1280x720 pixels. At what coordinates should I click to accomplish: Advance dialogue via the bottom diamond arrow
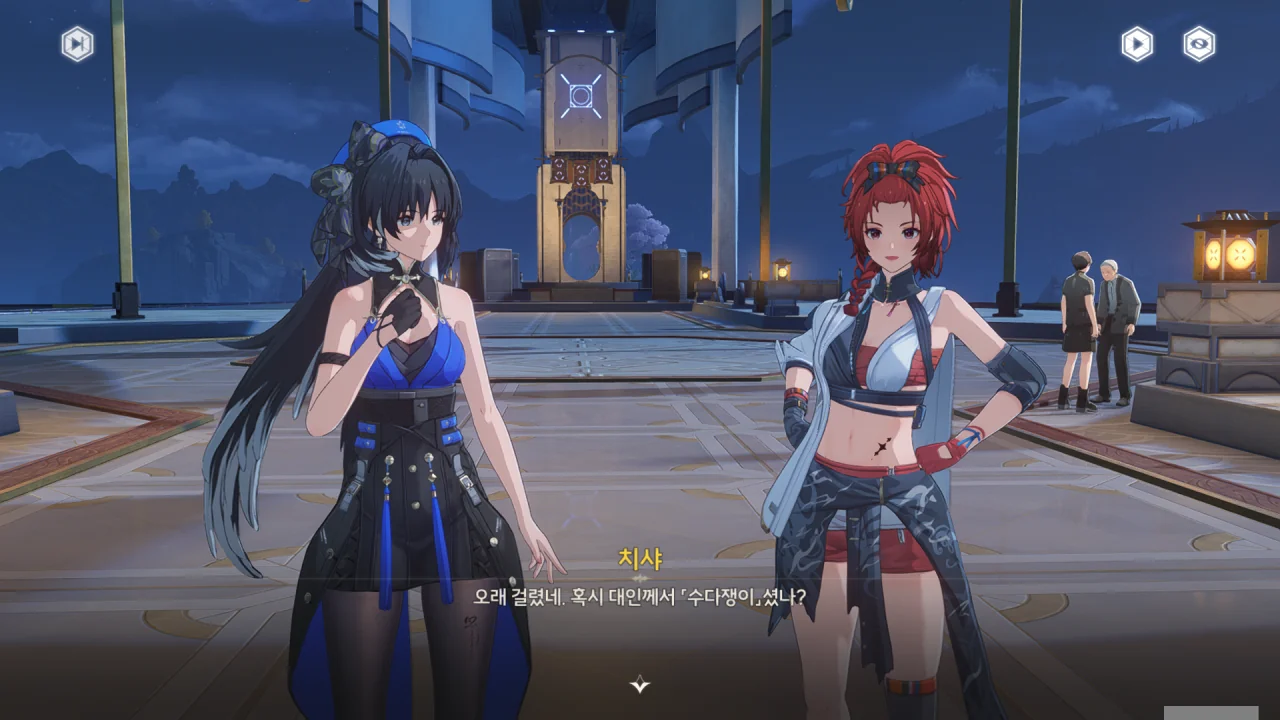[640, 684]
